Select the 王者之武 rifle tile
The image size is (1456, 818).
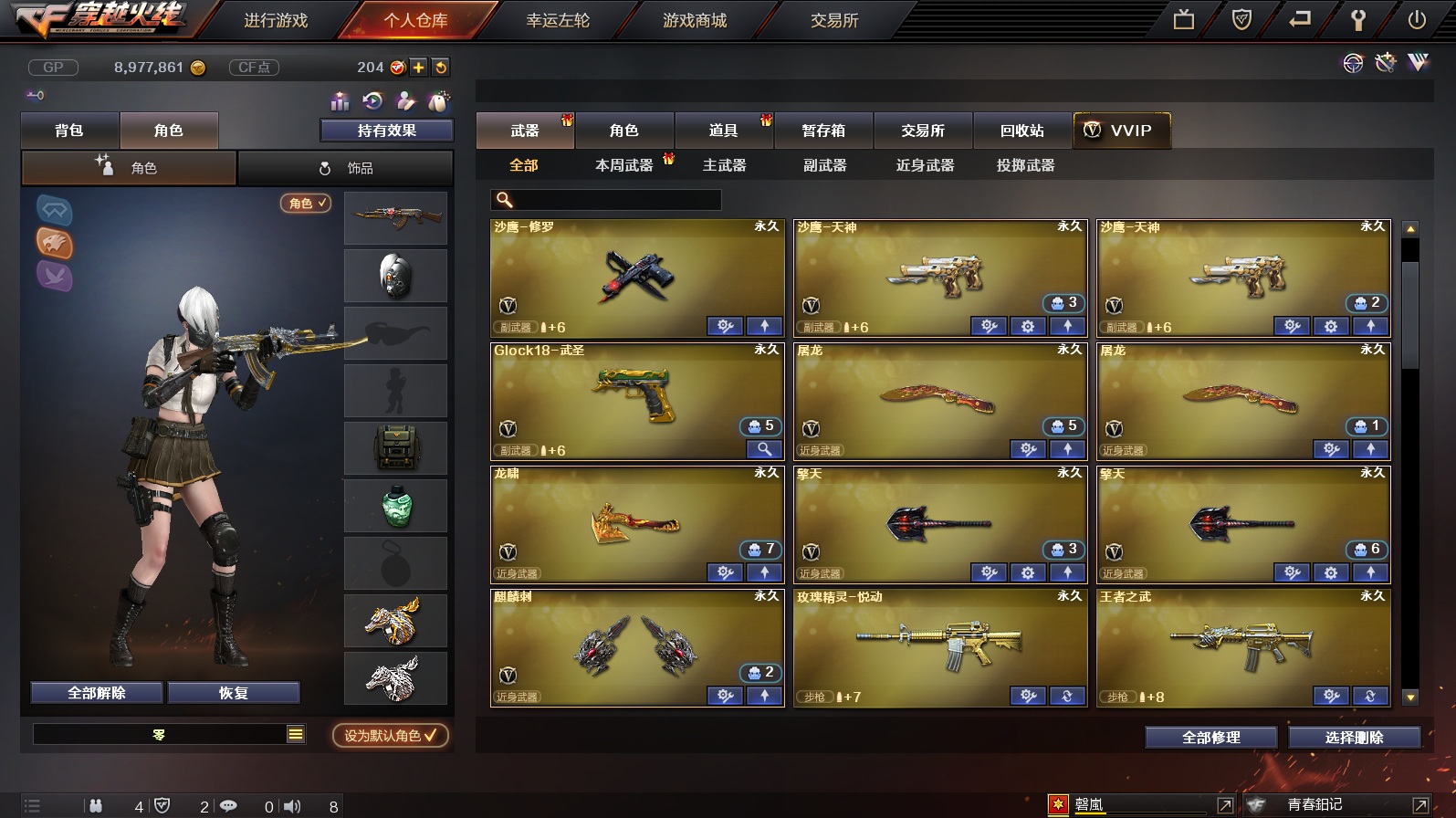coord(1243,644)
